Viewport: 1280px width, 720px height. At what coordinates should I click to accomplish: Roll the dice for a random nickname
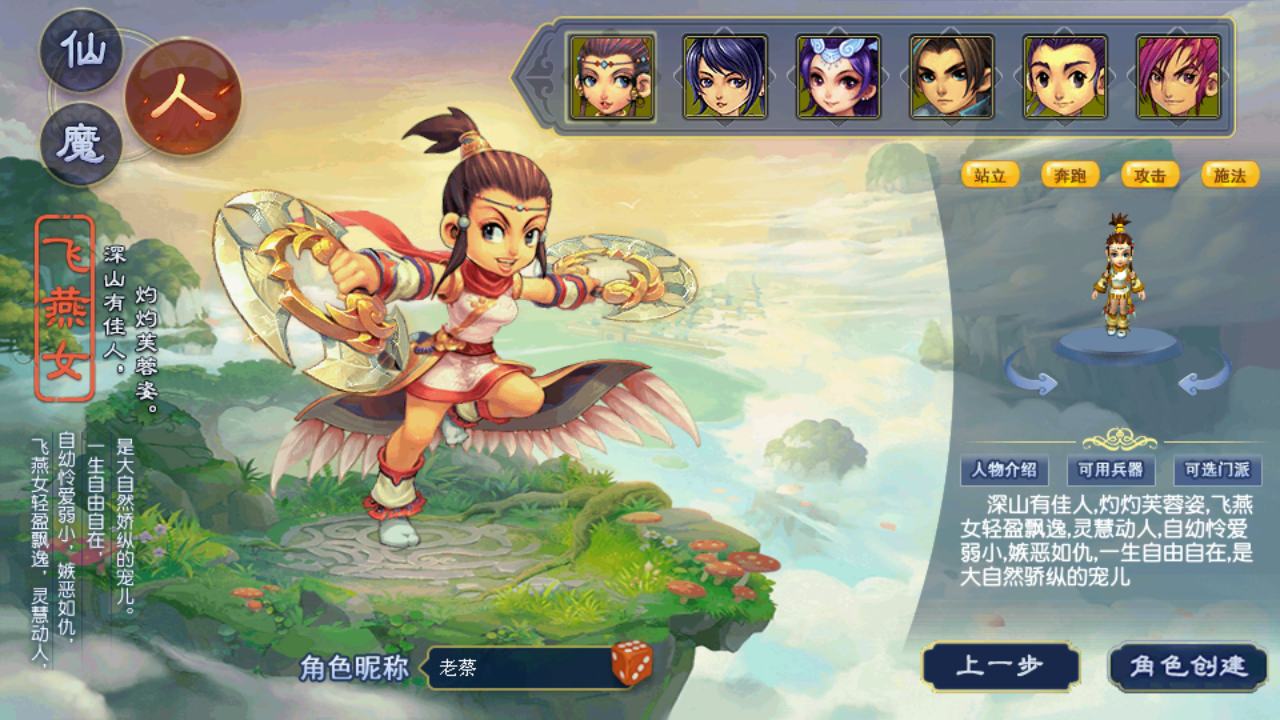point(632,664)
